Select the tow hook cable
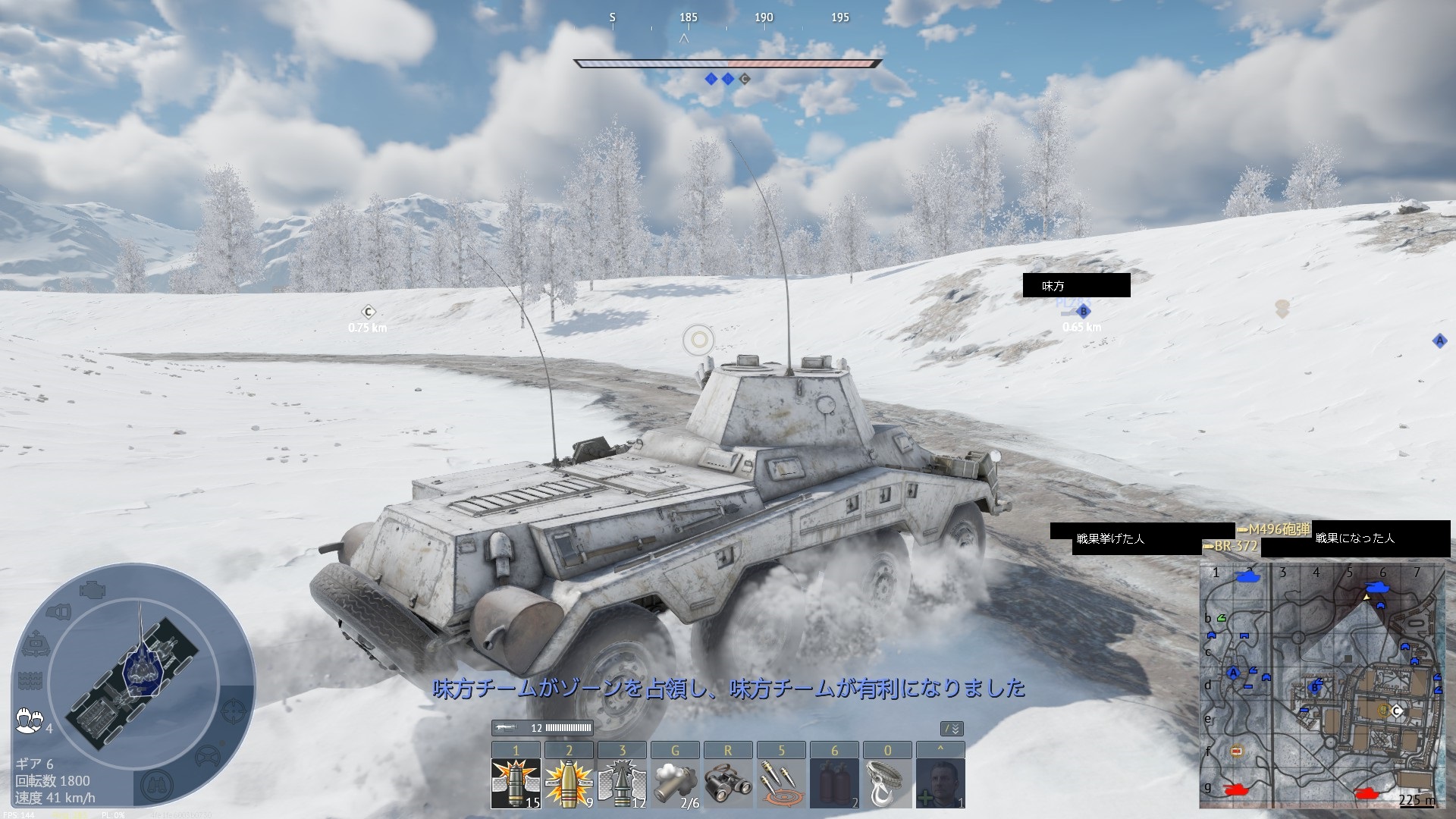Image resolution: width=1456 pixels, height=819 pixels. coord(887,782)
